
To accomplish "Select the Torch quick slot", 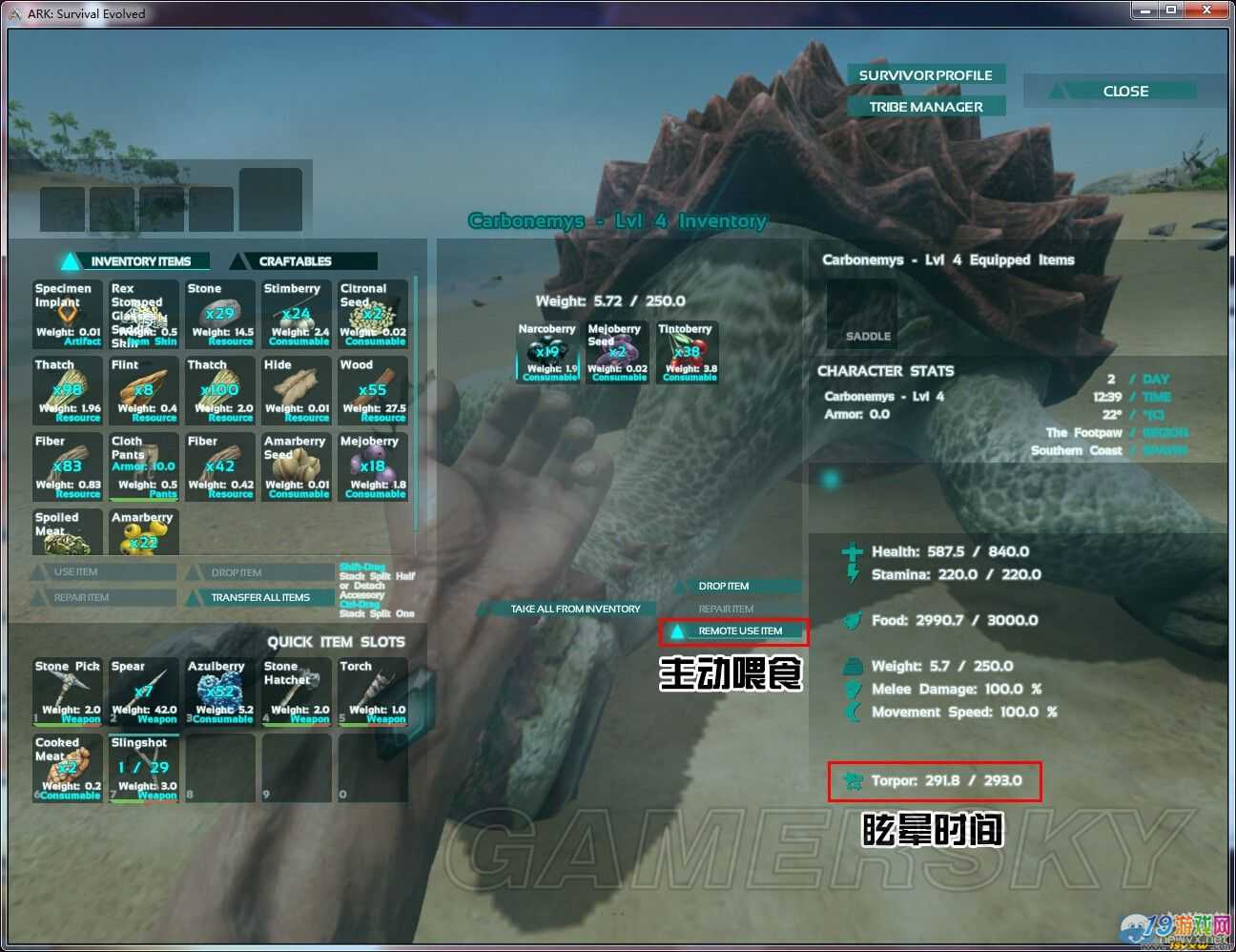I will pos(373,692).
